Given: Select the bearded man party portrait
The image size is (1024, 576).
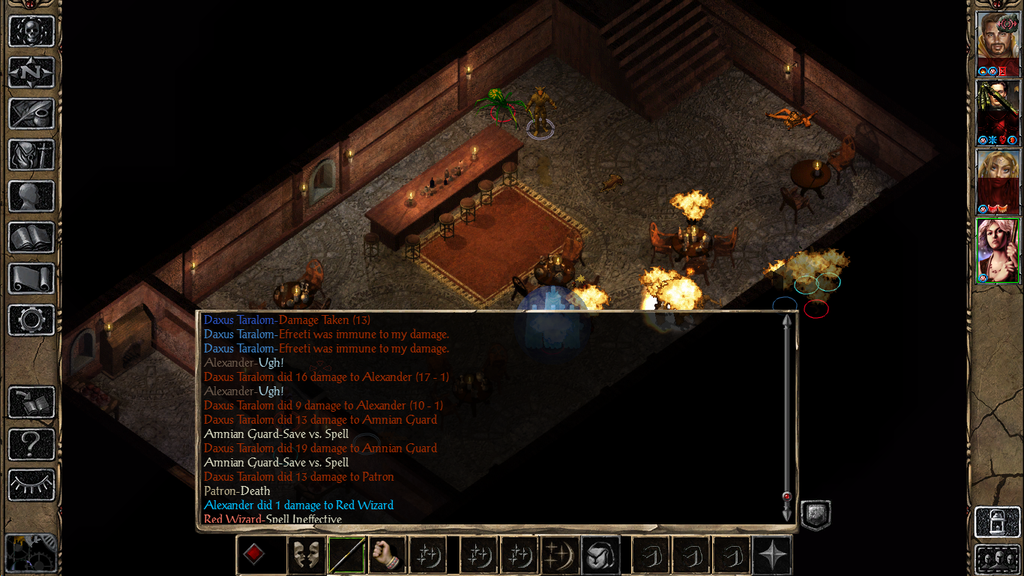Looking at the screenshot, I should [997, 36].
